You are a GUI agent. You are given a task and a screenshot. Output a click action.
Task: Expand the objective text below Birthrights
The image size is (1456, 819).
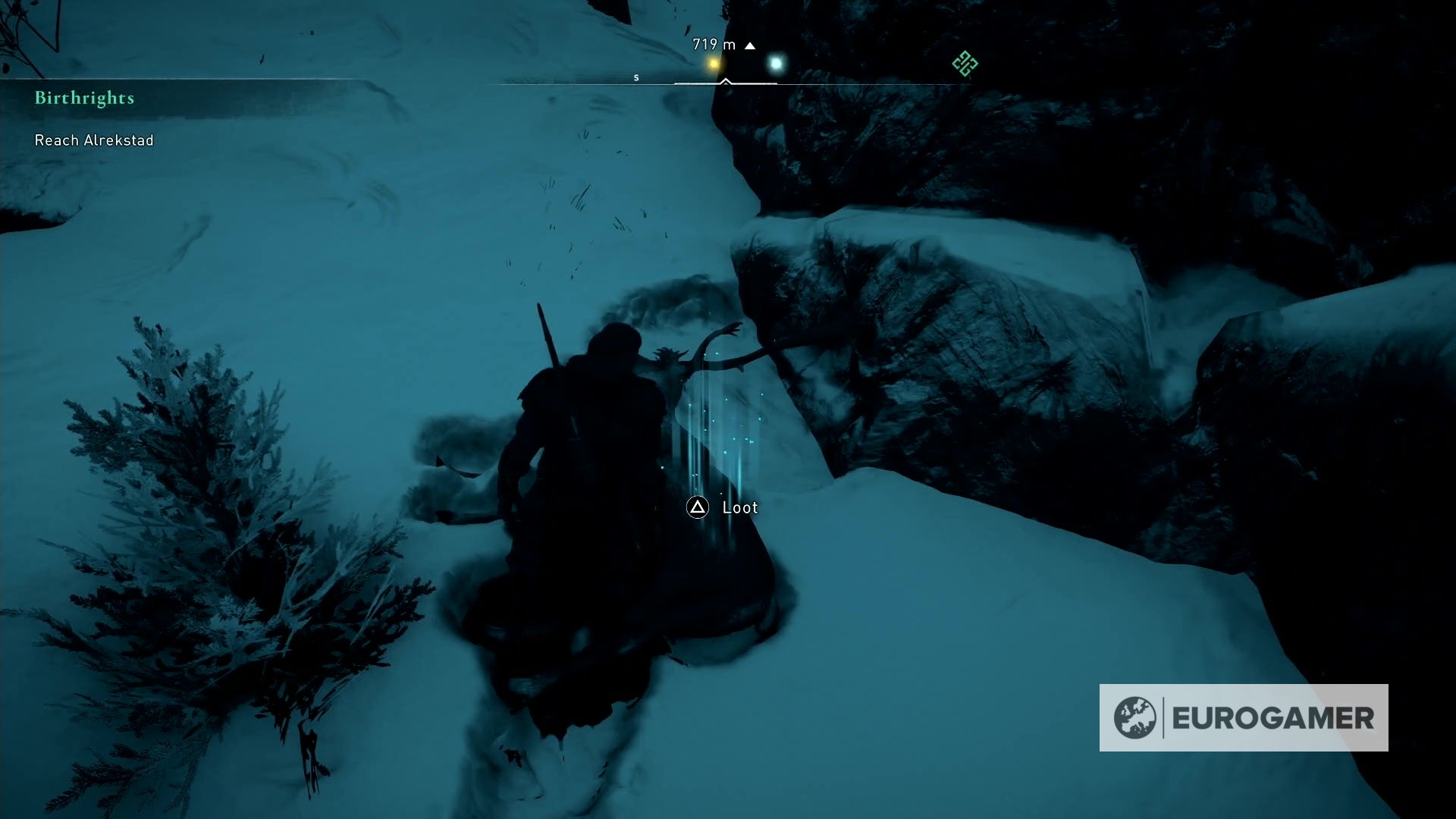[93, 140]
